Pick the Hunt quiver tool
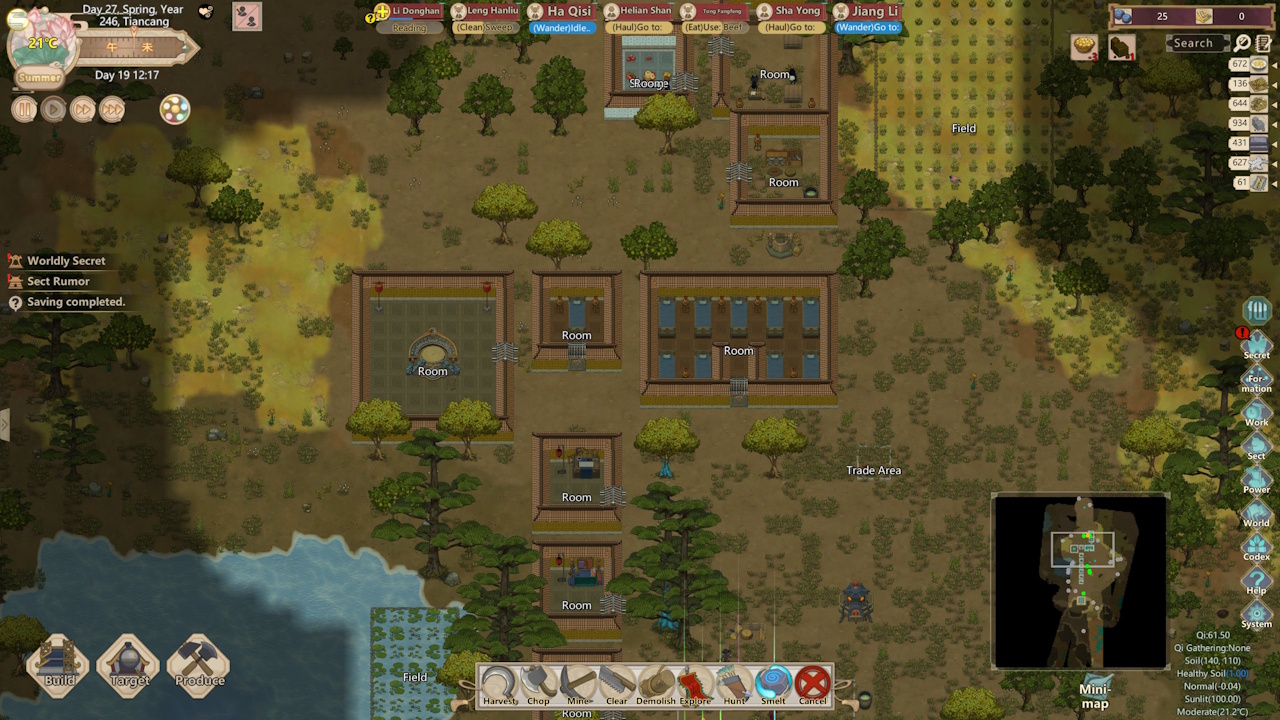The height and width of the screenshot is (720, 1280). (x=734, y=684)
